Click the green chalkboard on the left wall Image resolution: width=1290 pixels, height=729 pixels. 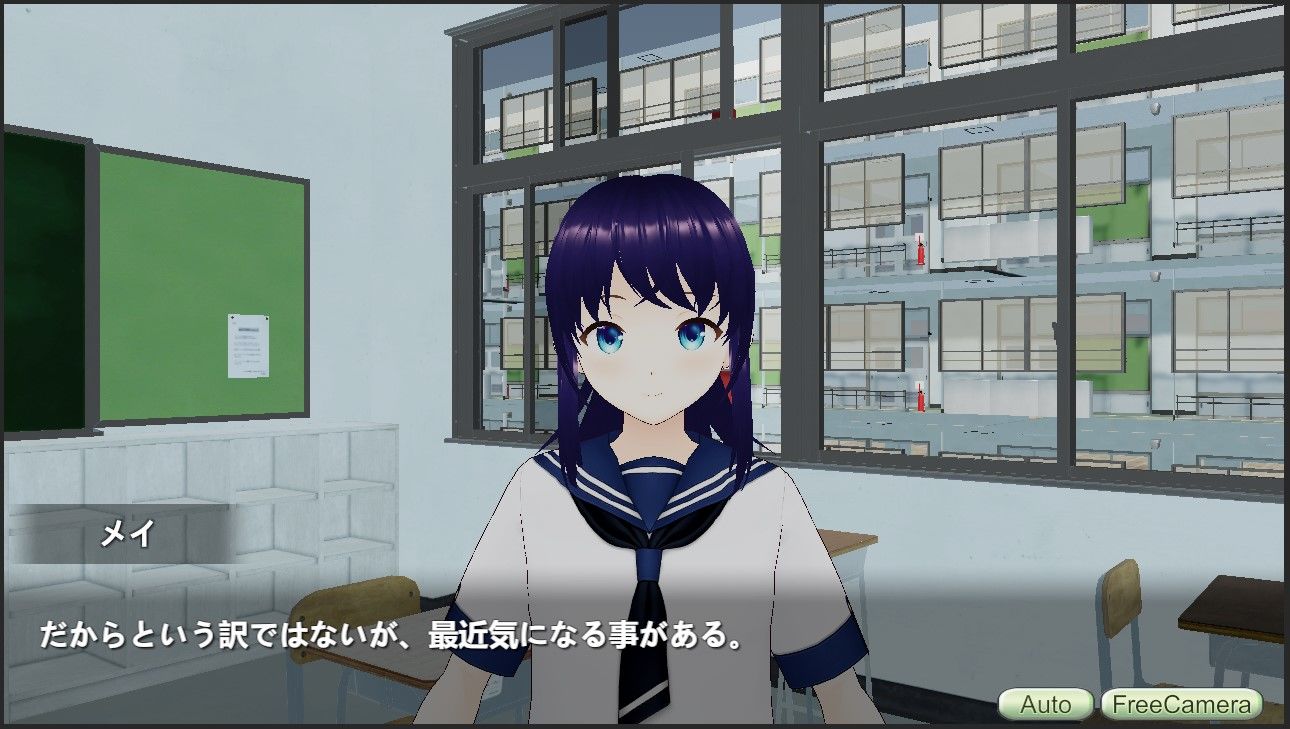coord(45,280)
